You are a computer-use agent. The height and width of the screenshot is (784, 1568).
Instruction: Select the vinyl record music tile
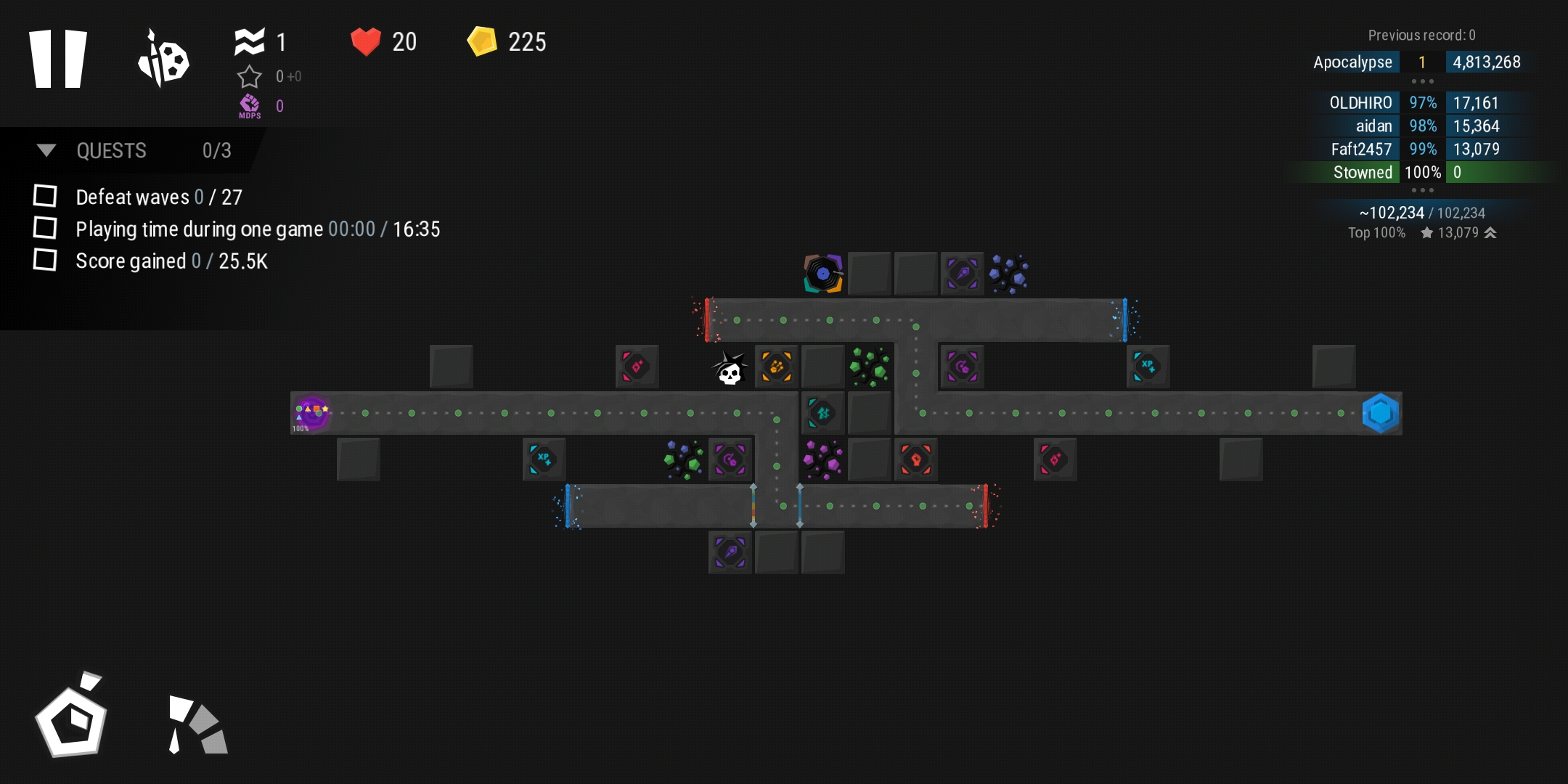823,274
